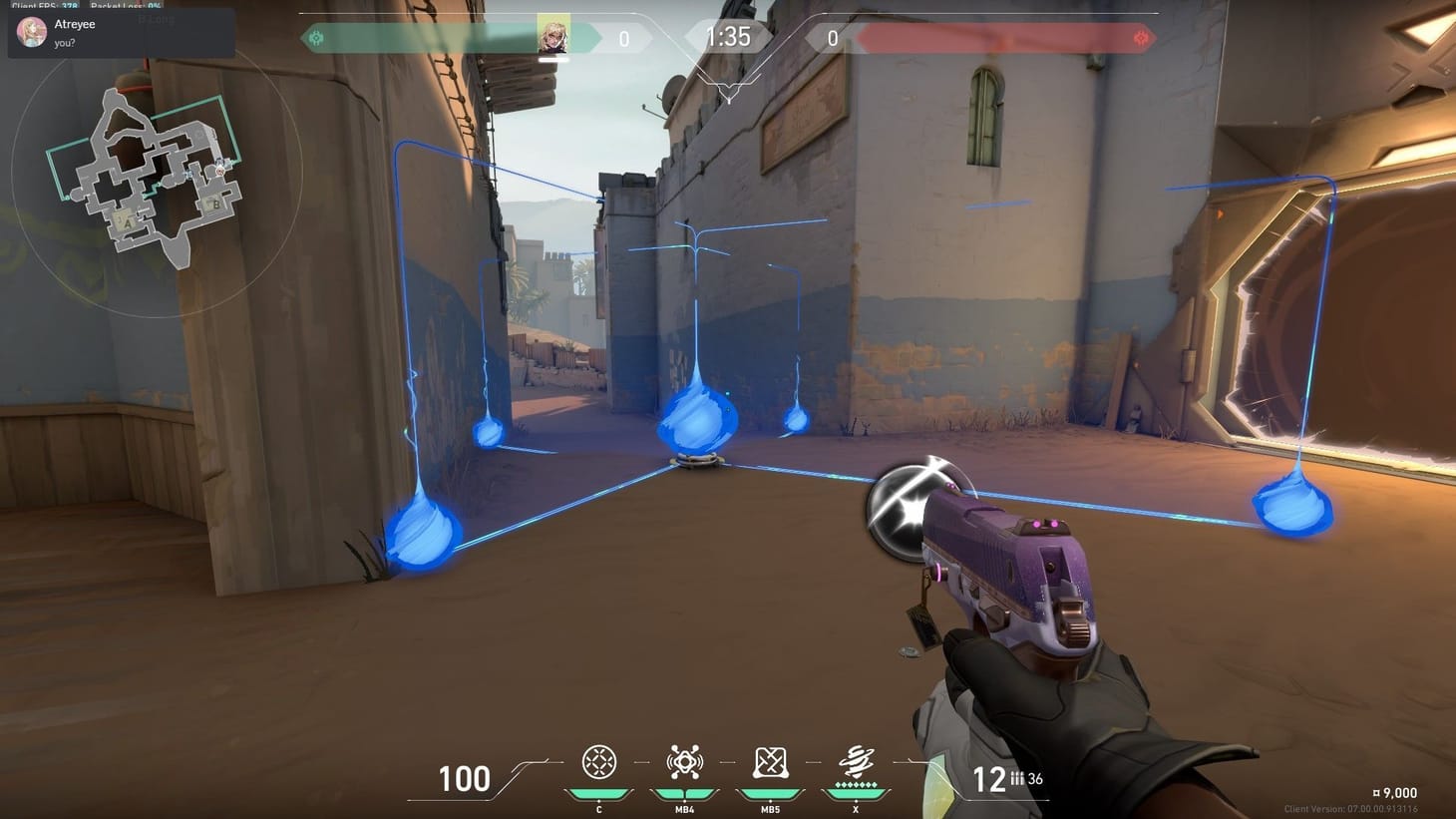Viewport: 1456px width, 819px height.
Task: Click the green cooldown bar under the C ability
Action: tap(598, 791)
